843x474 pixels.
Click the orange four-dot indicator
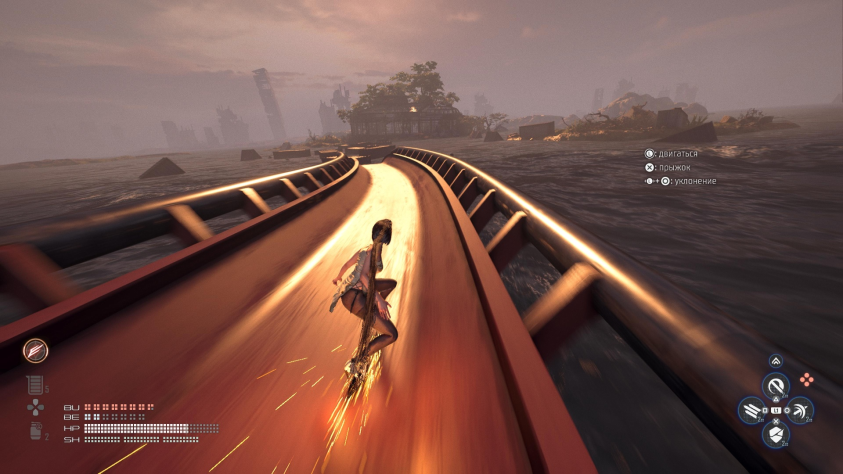pyautogui.click(x=806, y=380)
